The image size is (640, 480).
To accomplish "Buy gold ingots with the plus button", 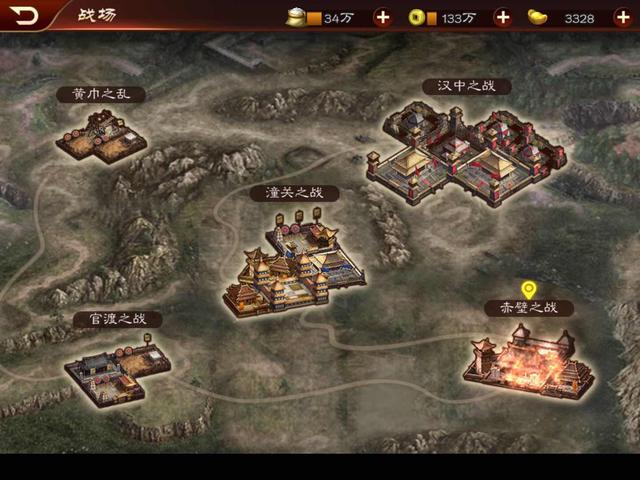I will pos(622,17).
